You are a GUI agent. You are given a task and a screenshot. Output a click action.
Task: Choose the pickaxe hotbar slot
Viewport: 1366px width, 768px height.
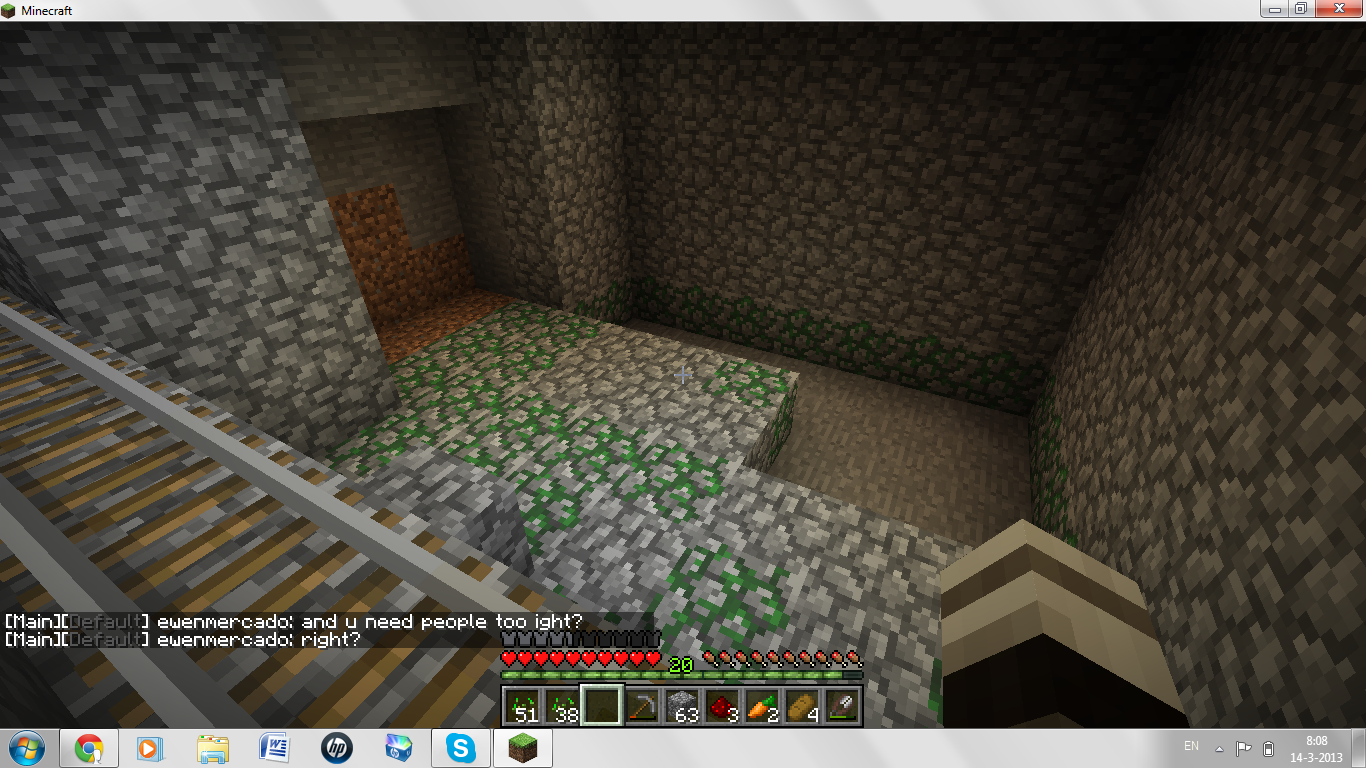[x=642, y=707]
